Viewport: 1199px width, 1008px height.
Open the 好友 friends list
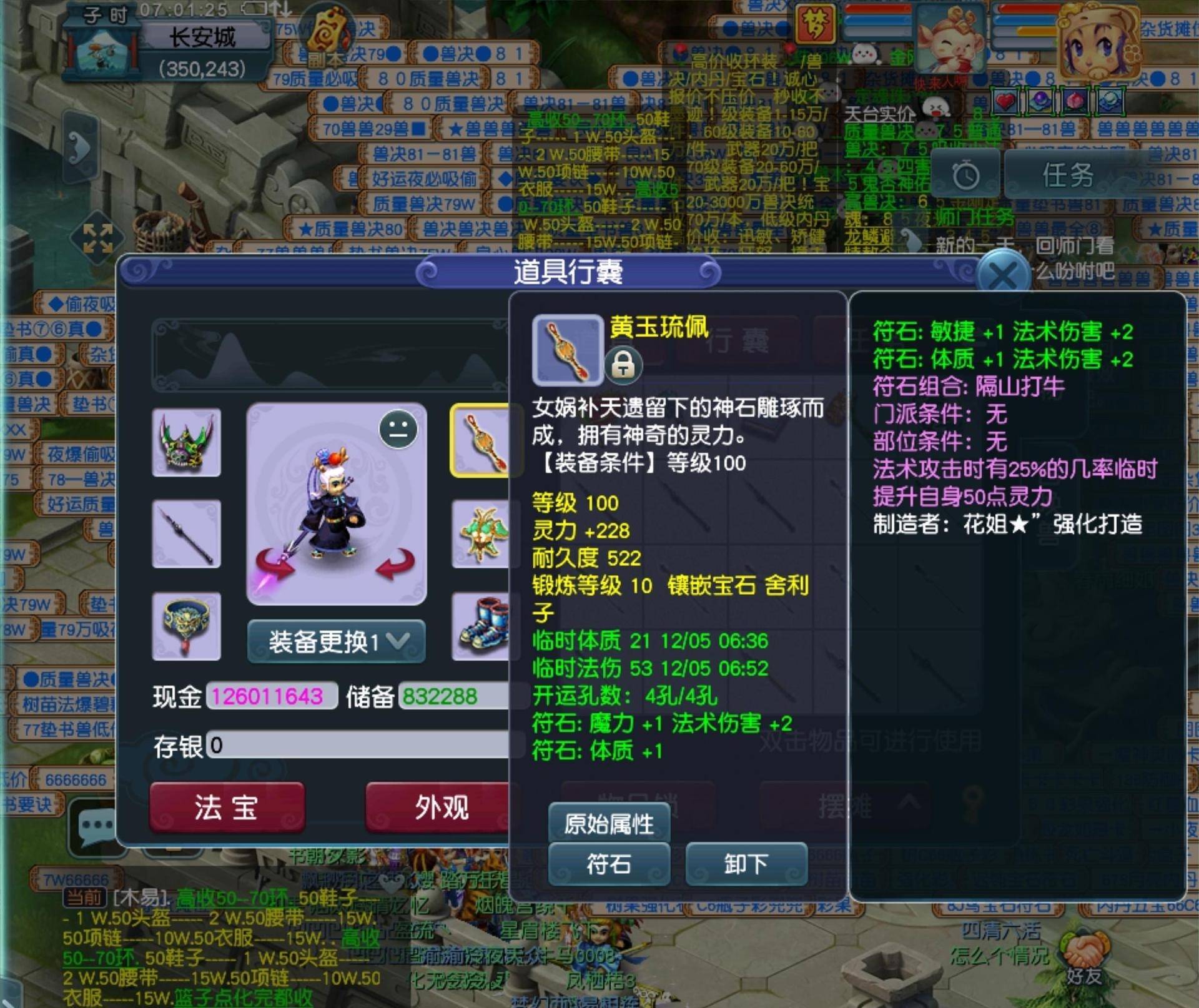1083,959
